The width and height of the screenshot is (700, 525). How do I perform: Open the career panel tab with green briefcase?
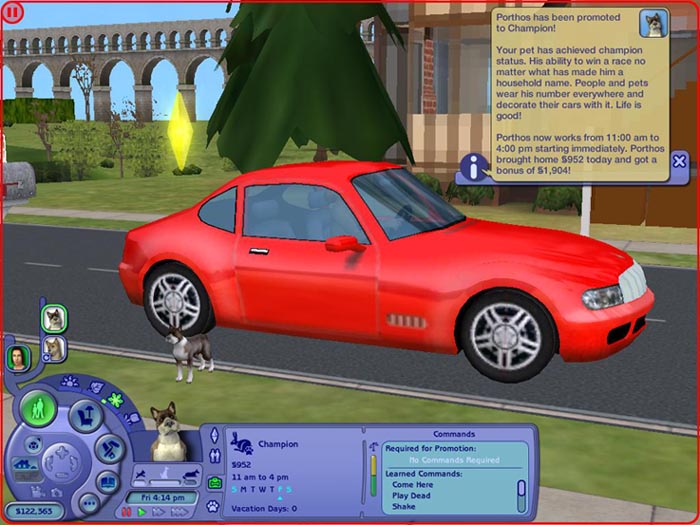pyautogui.click(x=213, y=483)
